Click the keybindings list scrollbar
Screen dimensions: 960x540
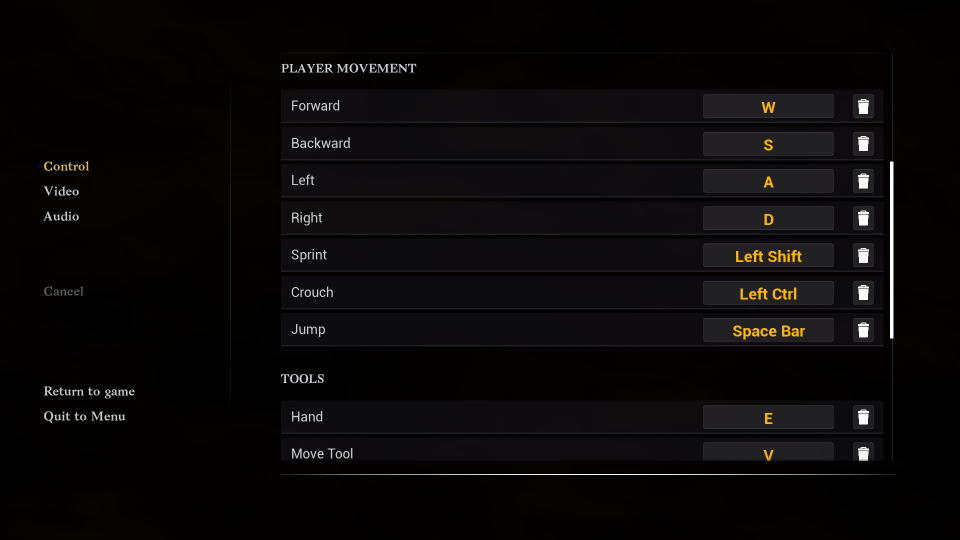[x=891, y=250]
